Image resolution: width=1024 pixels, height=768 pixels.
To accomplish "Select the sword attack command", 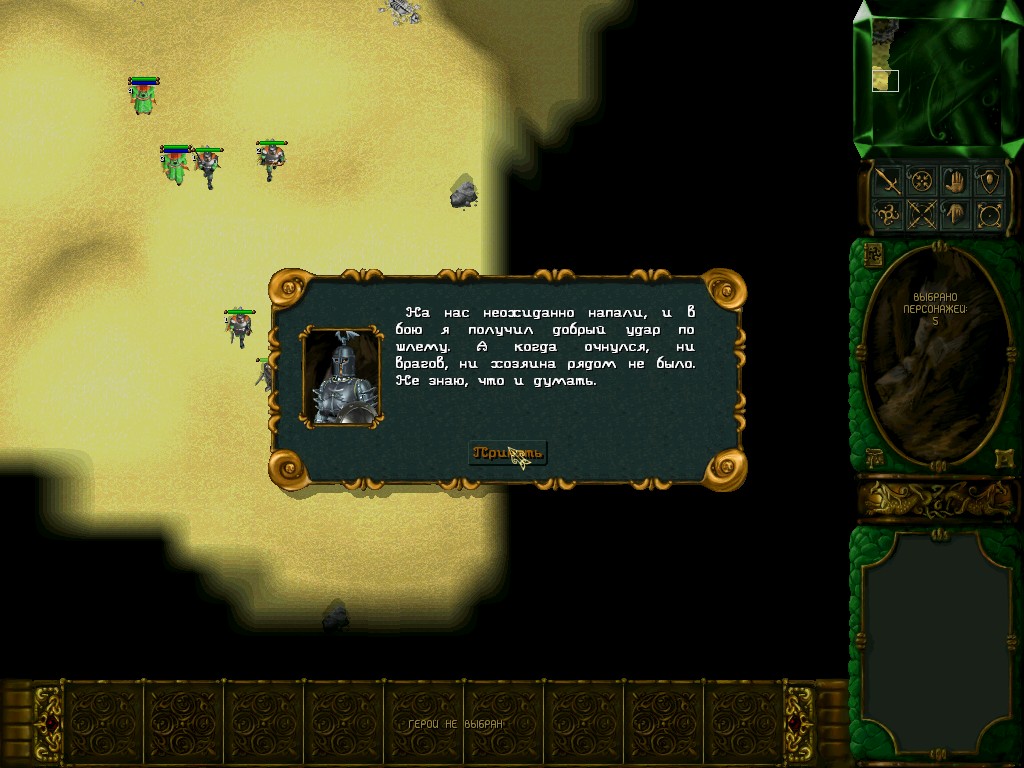I will 888,181.
